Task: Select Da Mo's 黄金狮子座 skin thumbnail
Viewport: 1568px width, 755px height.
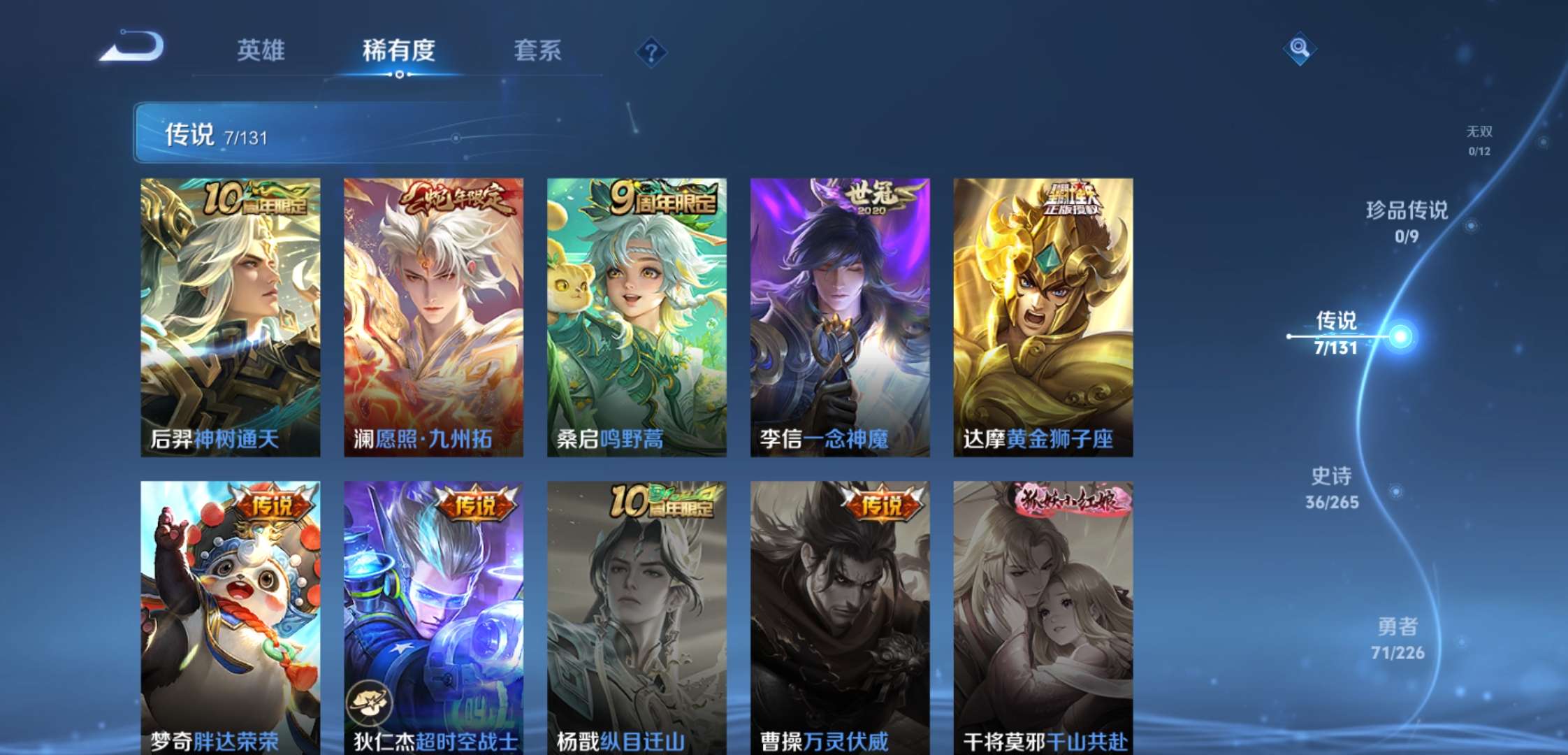Action: [1045, 315]
